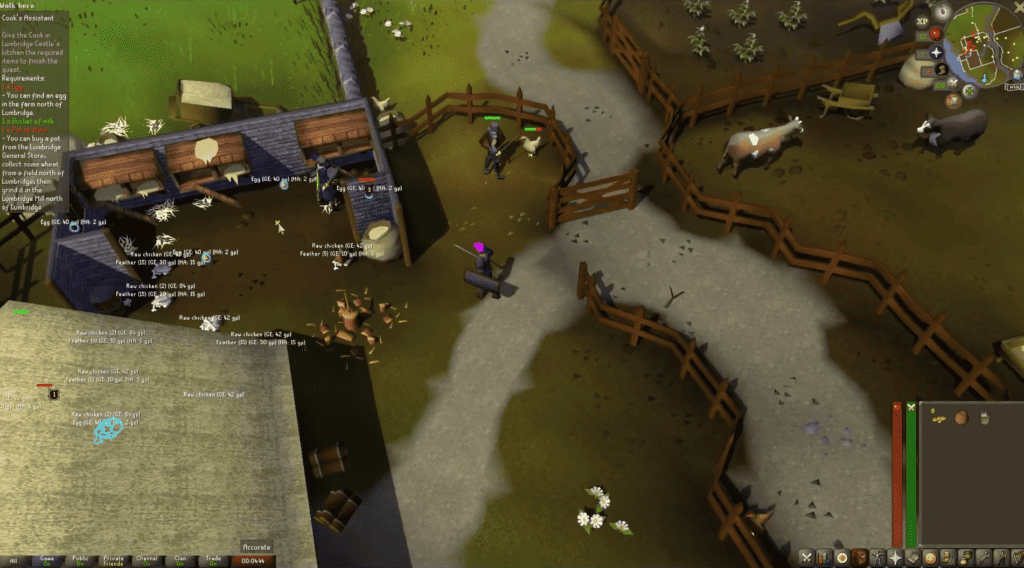Select the coins stack in inventory
1024x568 pixels.
(x=938, y=418)
